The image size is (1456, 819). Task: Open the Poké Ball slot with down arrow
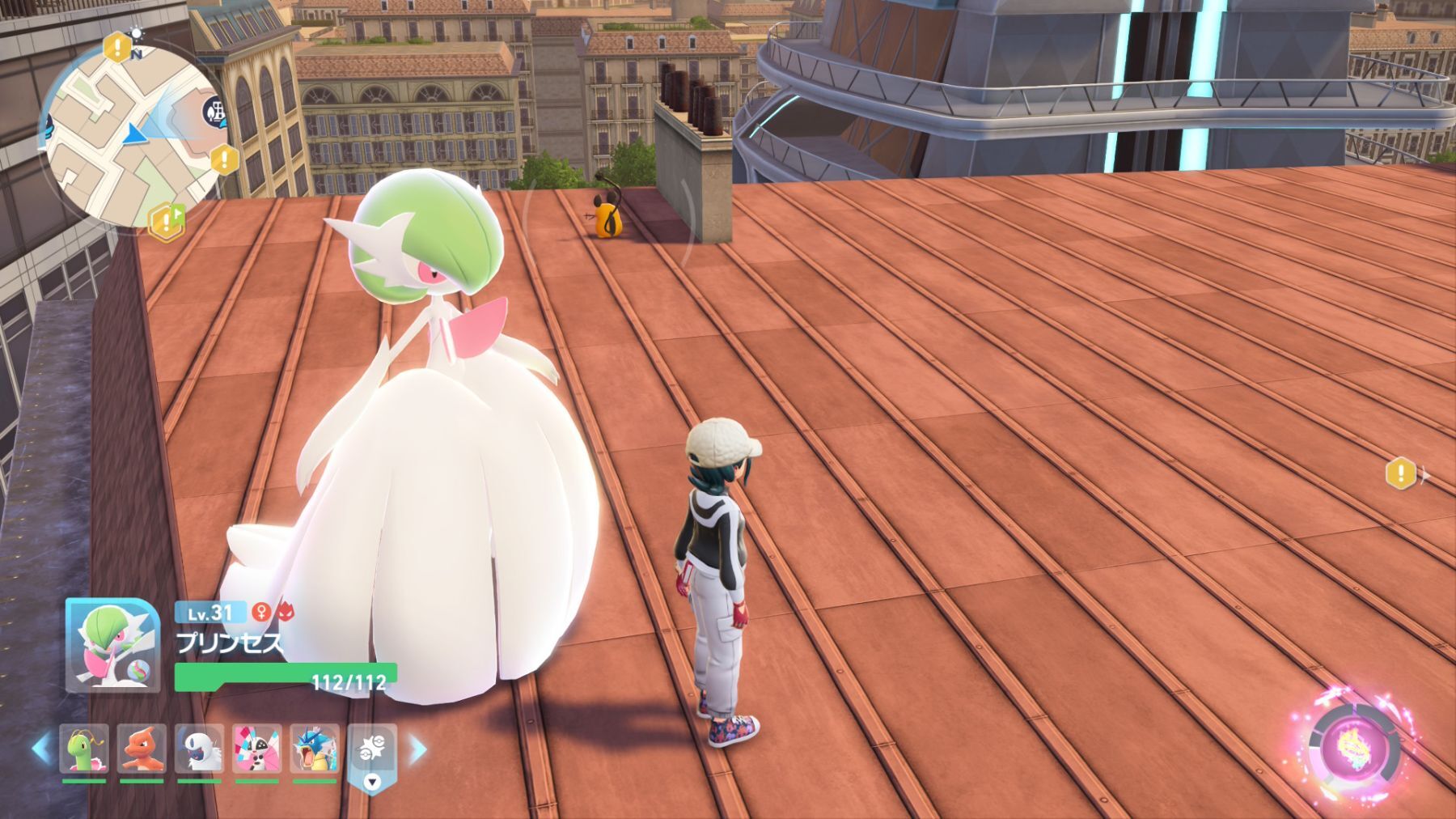372,757
